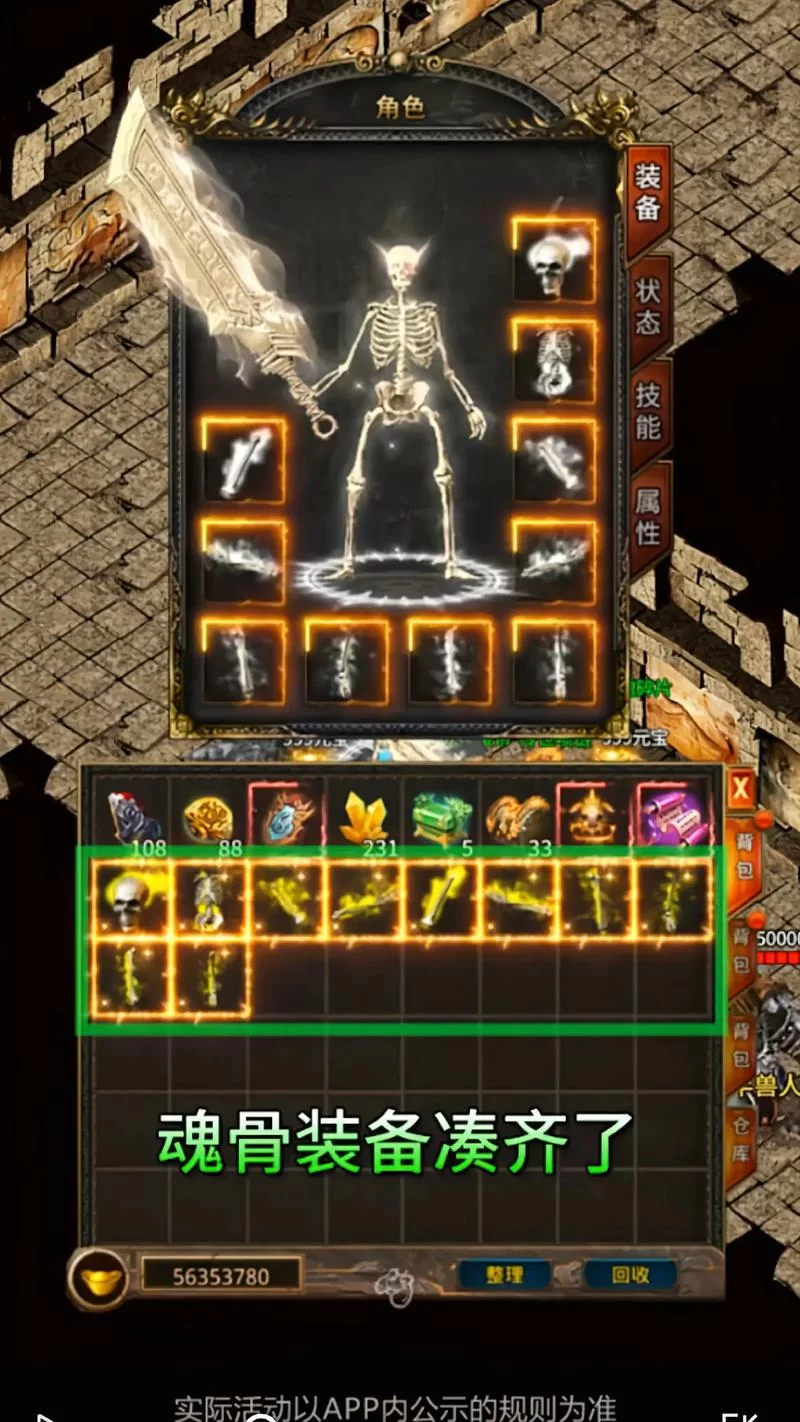Sort the bag with the 整理 button
Image resolution: width=800 pixels, height=1422 pixels.
pyautogui.click(x=505, y=1275)
